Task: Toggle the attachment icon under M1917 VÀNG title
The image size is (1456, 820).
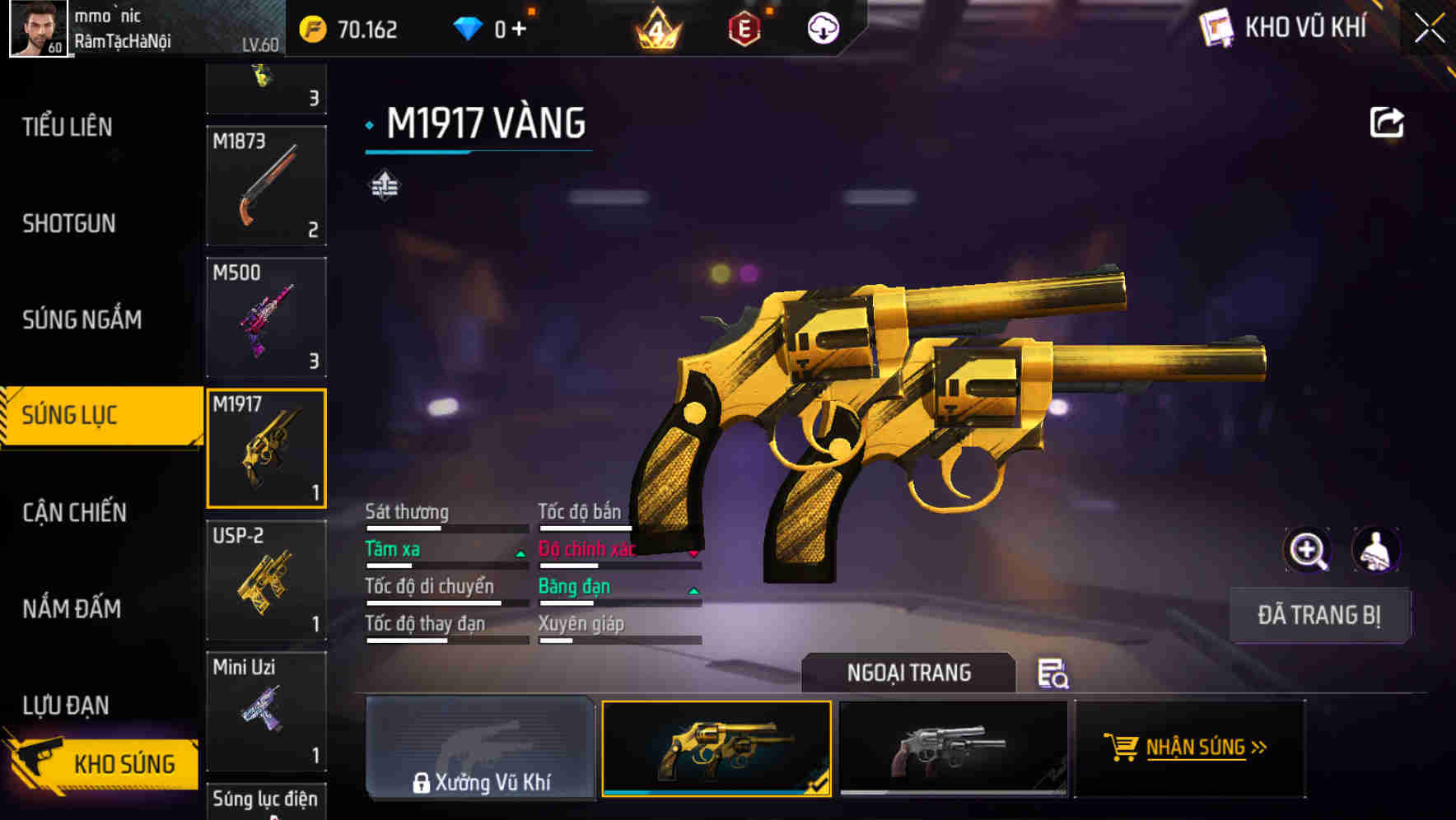Action: (385, 185)
